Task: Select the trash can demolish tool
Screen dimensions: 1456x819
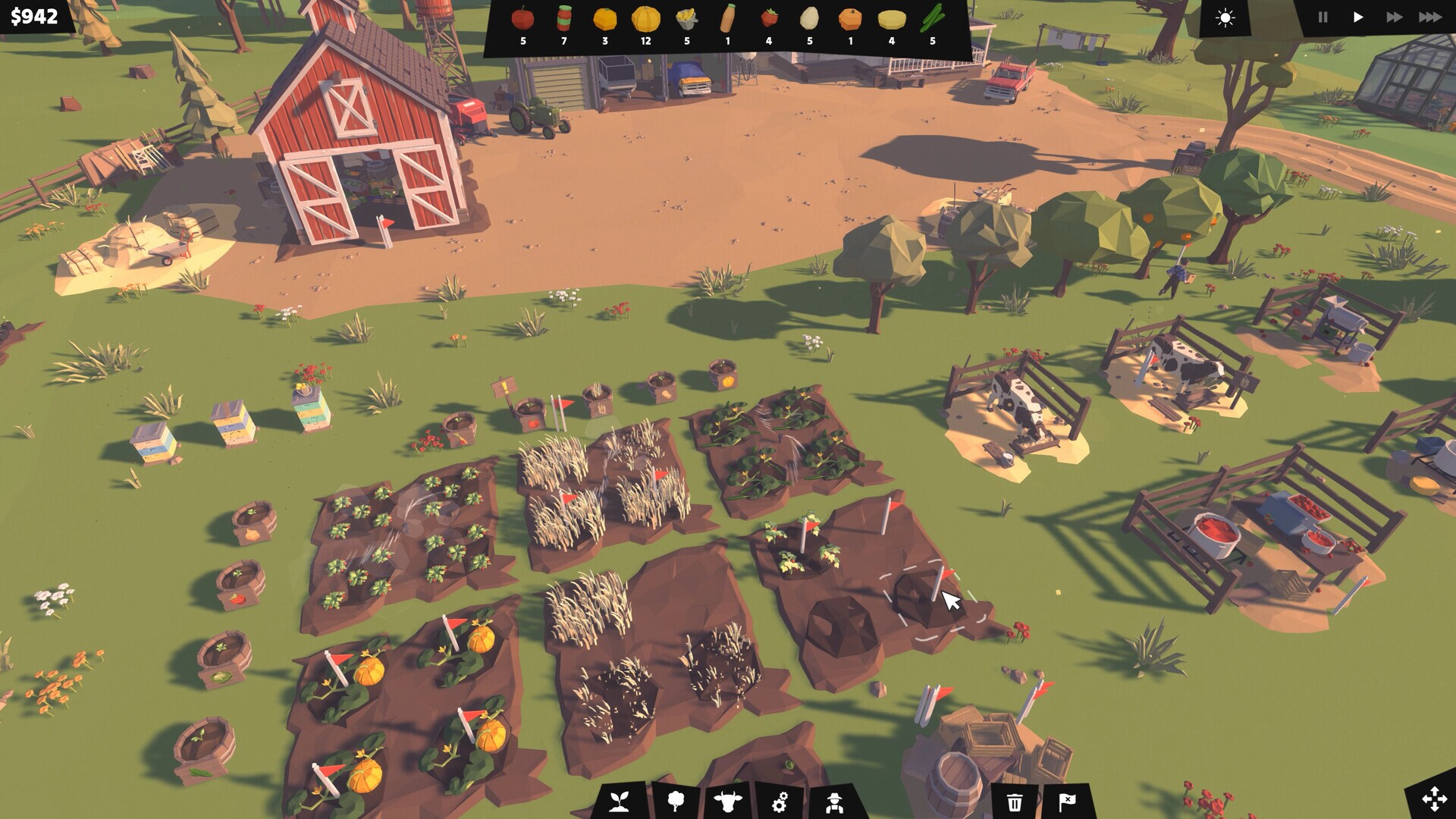Action: pos(1015,801)
